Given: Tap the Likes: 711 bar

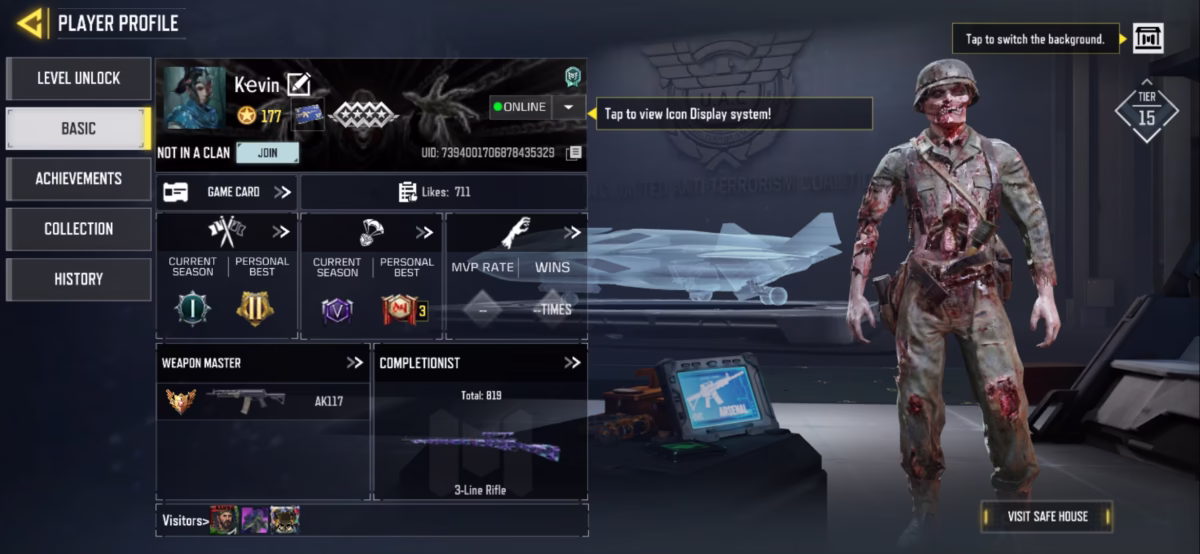Looking at the screenshot, I should [x=443, y=192].
